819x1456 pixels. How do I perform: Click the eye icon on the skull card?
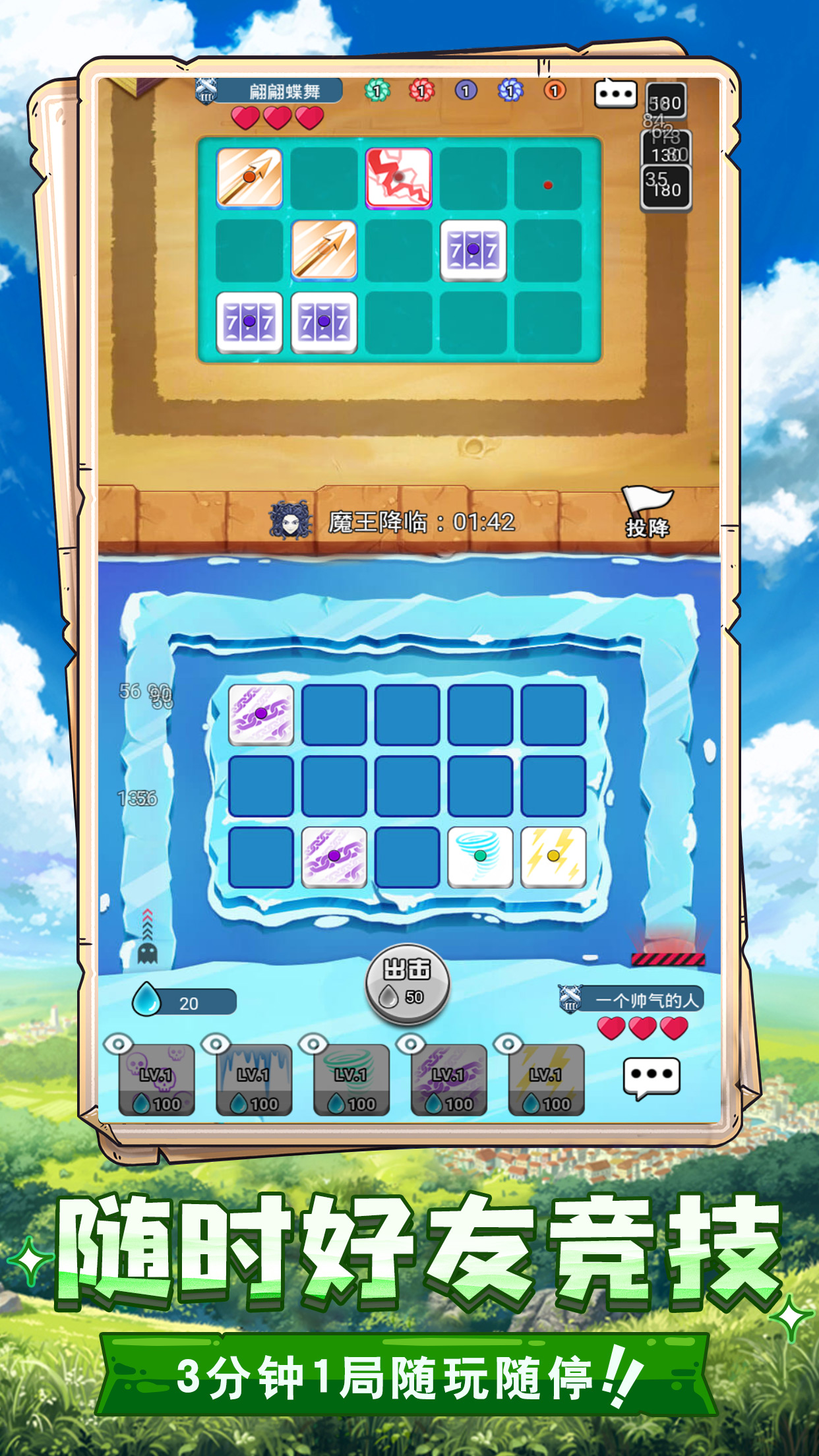click(118, 1044)
